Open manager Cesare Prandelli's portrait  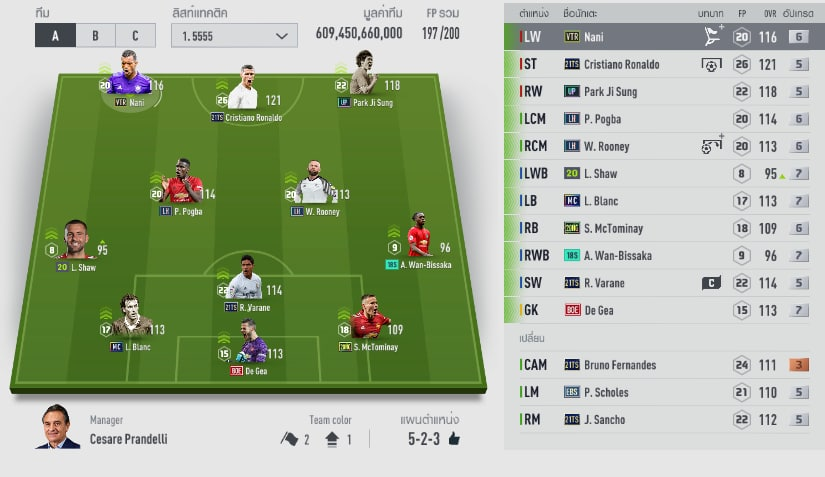(59, 427)
